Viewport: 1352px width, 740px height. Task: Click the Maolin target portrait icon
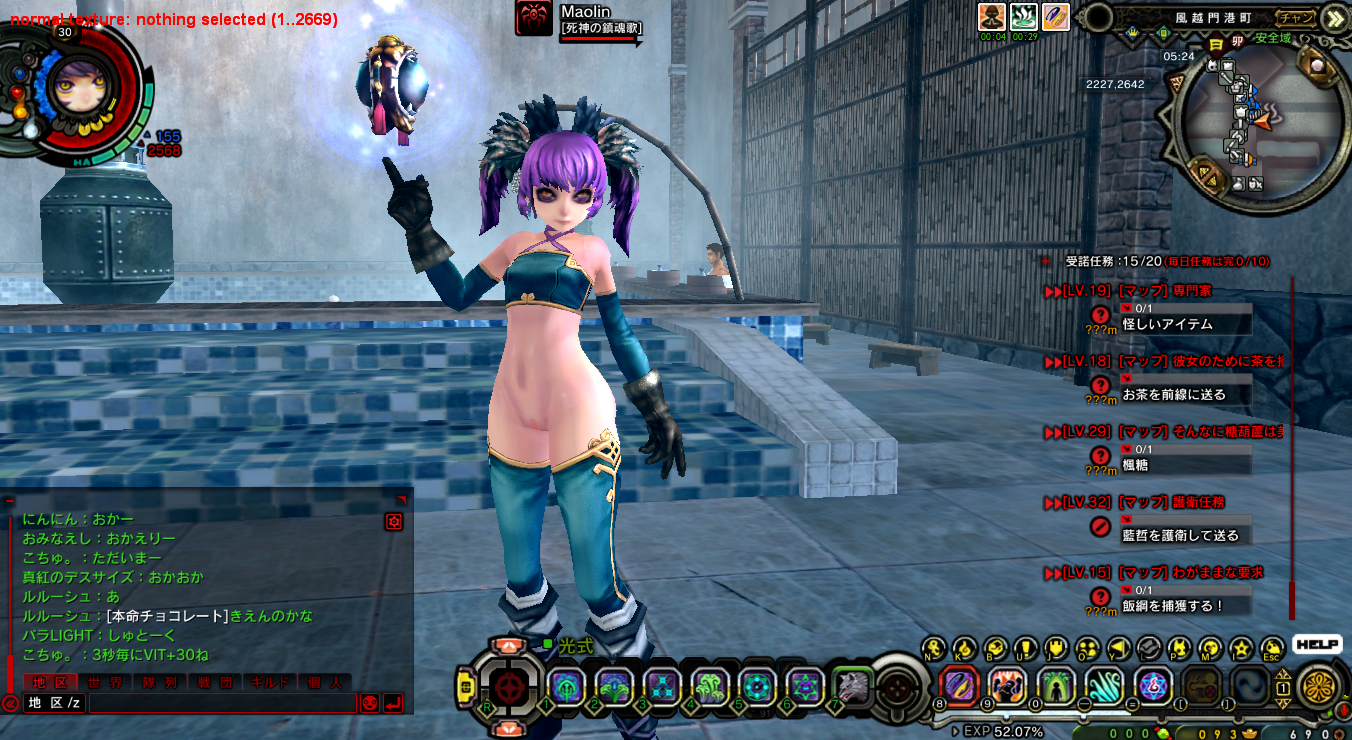click(x=534, y=18)
